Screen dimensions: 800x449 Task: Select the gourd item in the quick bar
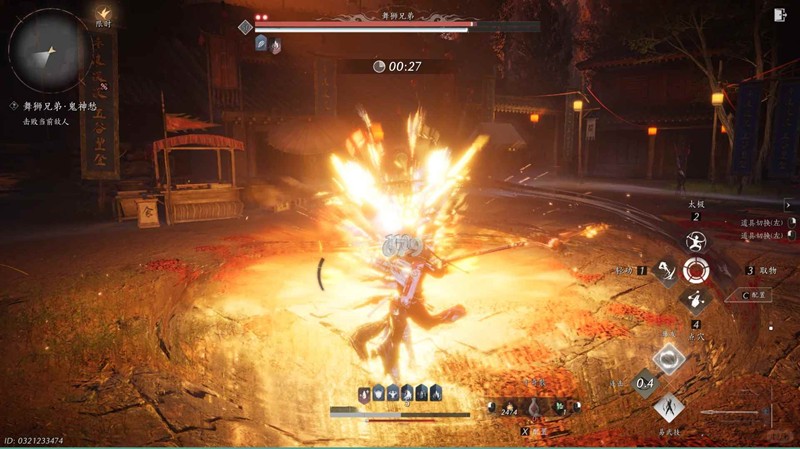coord(534,408)
